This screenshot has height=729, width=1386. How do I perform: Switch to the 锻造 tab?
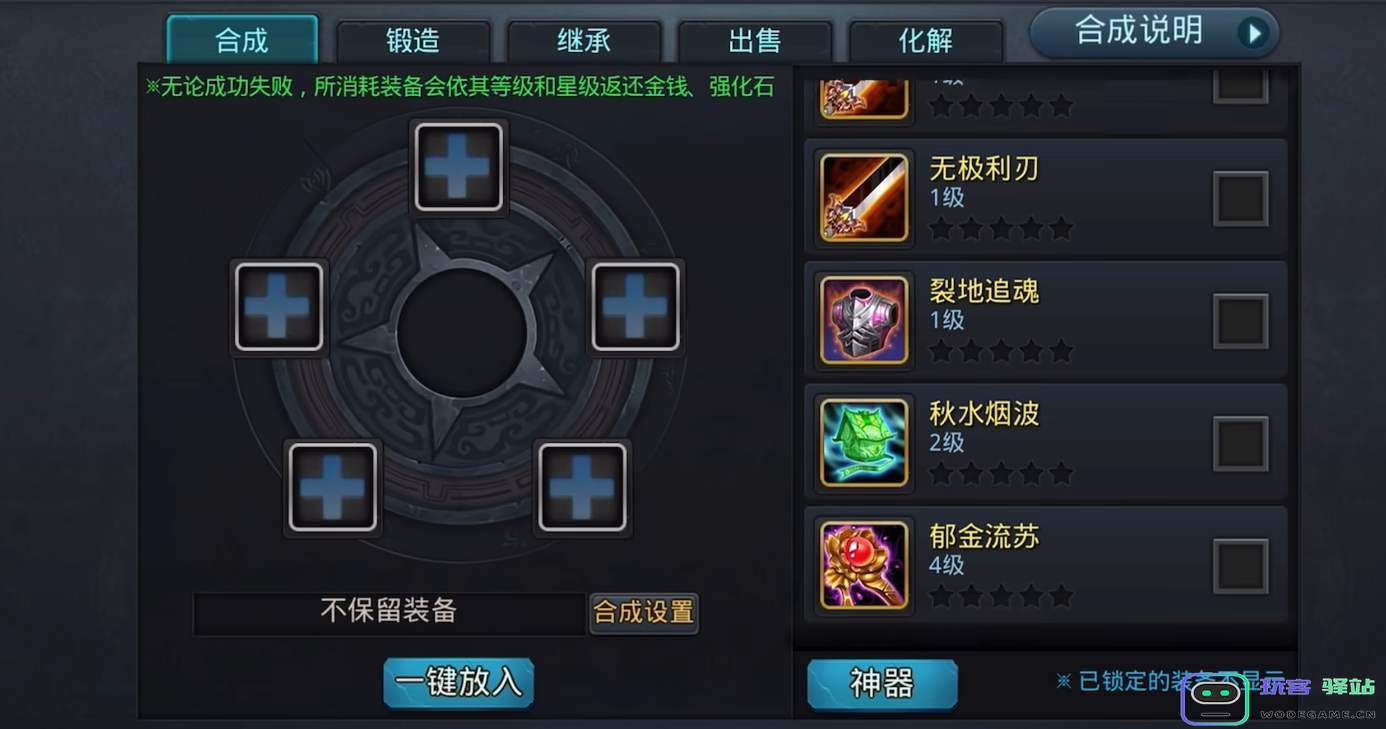412,39
